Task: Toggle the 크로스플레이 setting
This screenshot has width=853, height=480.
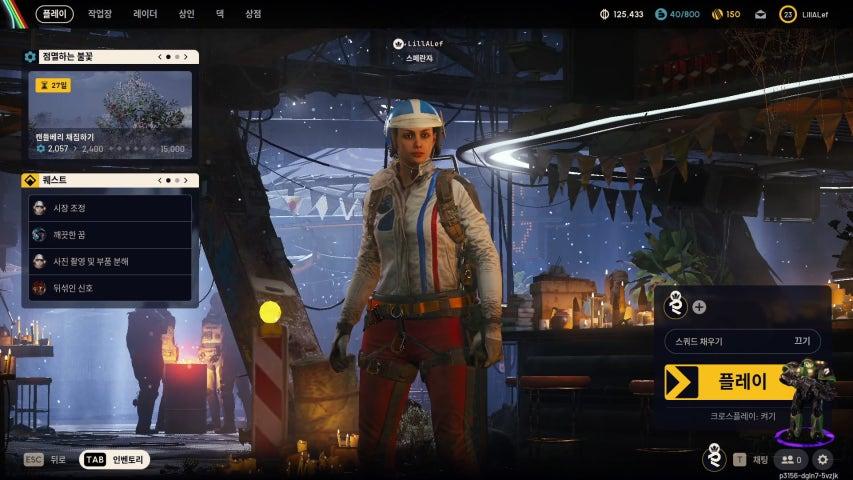Action: tap(742, 413)
